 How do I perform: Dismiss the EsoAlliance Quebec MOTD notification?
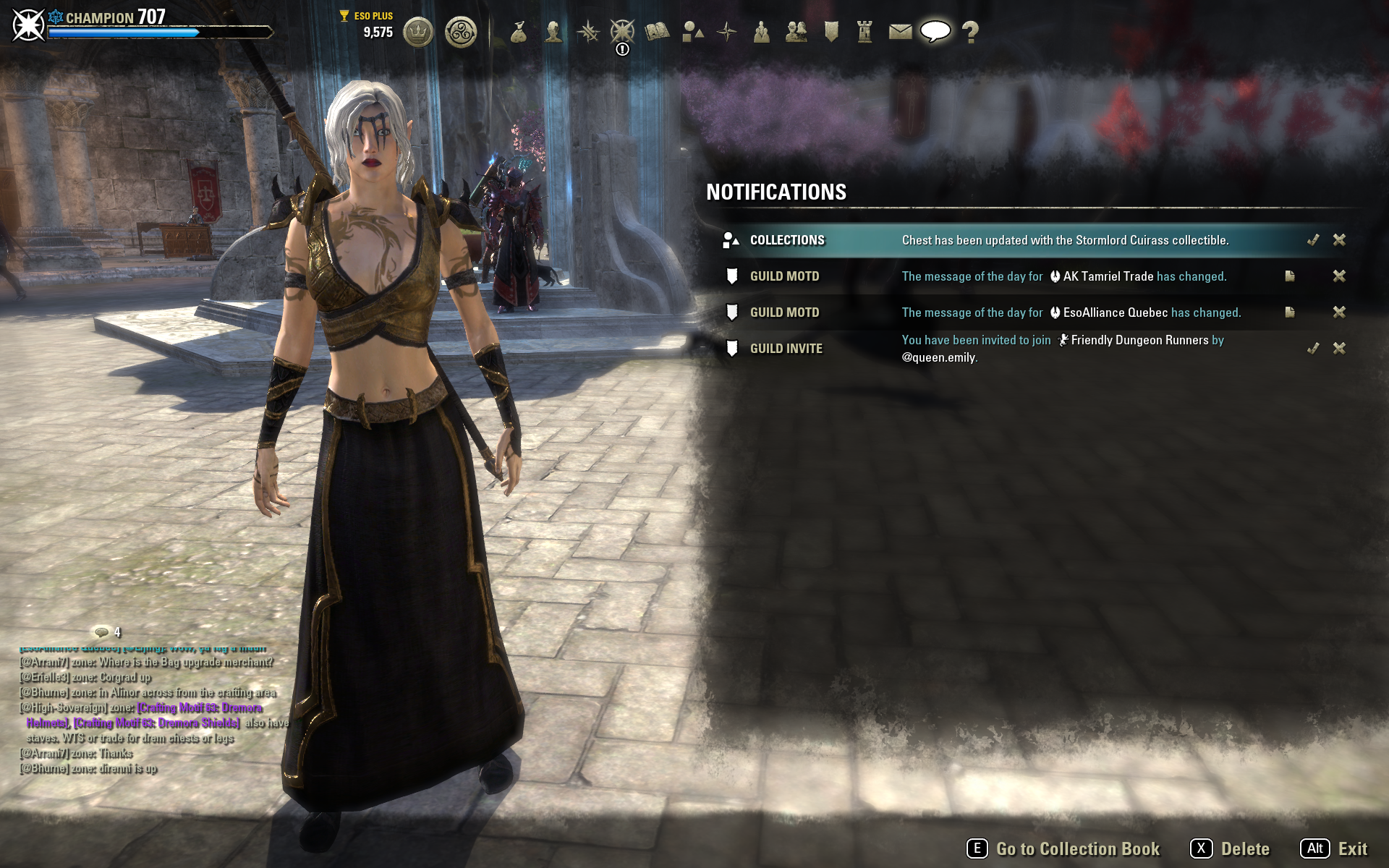1339,312
